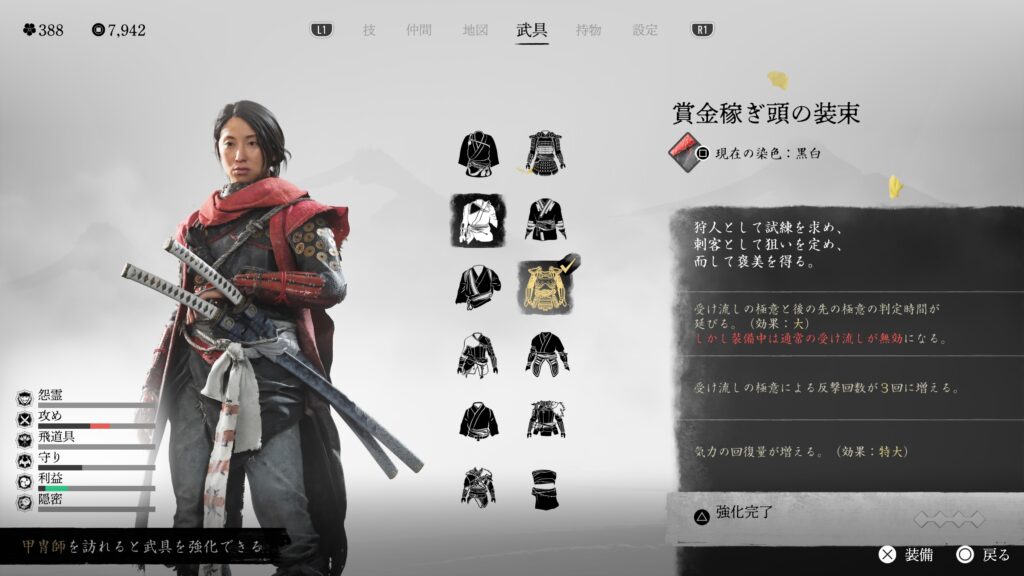Select the 武具 tab
Viewport: 1024px width, 576px height.
[532, 30]
